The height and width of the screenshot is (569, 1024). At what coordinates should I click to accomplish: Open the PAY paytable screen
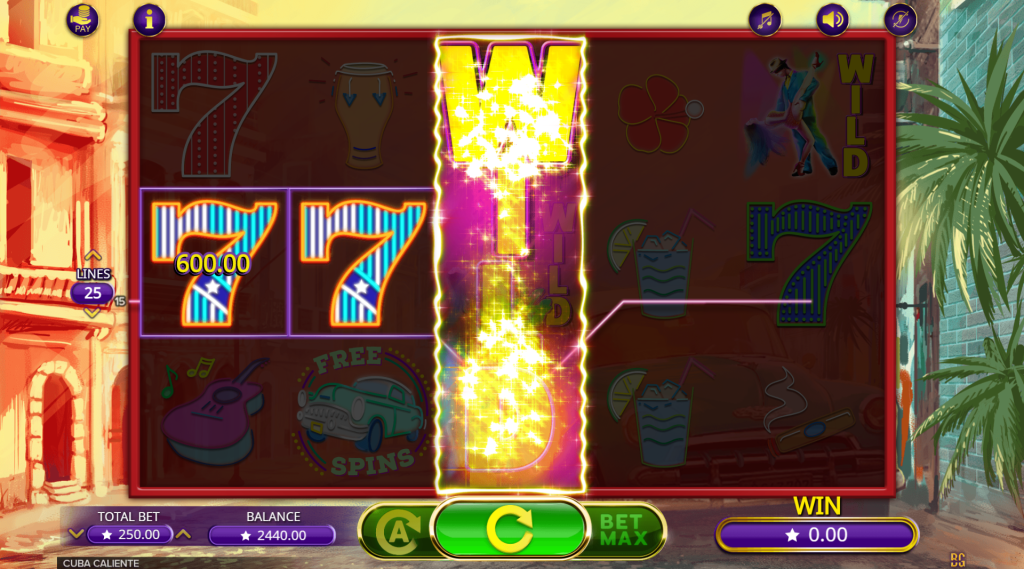coord(82,19)
